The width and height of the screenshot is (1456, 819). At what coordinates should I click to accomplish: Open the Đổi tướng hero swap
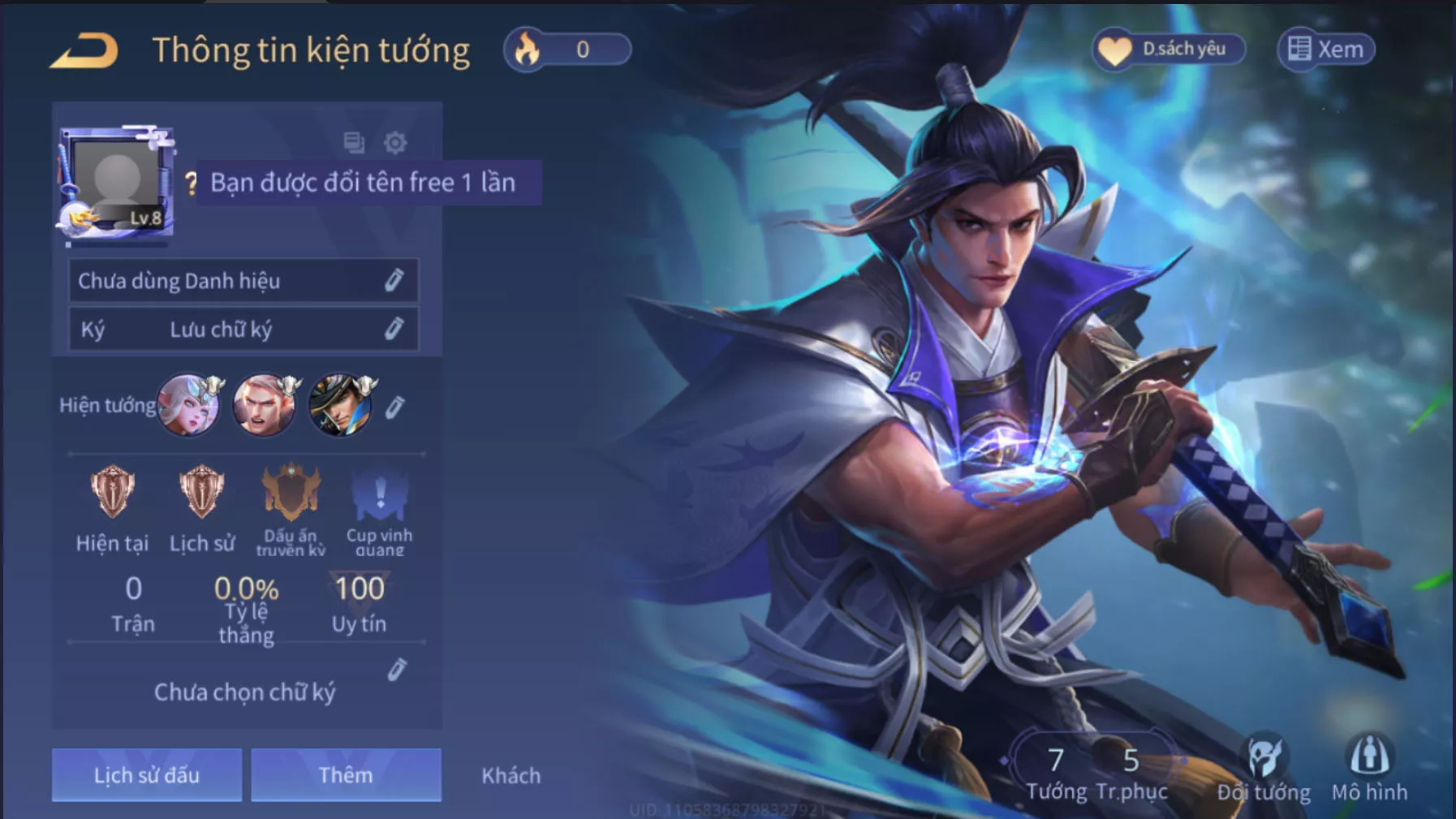point(1263,767)
